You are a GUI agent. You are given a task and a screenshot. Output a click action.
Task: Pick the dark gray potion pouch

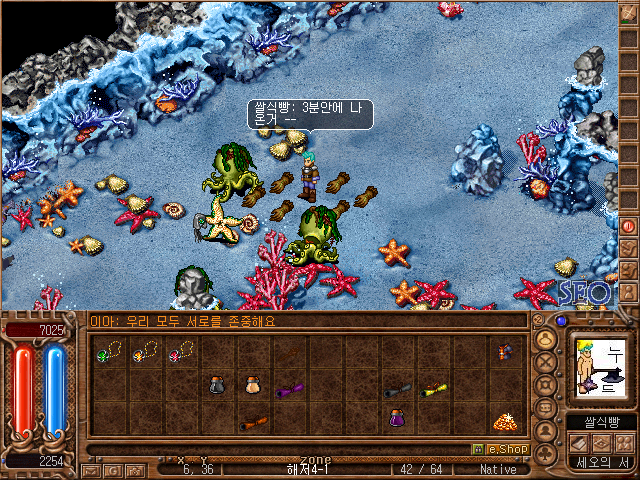(217, 385)
